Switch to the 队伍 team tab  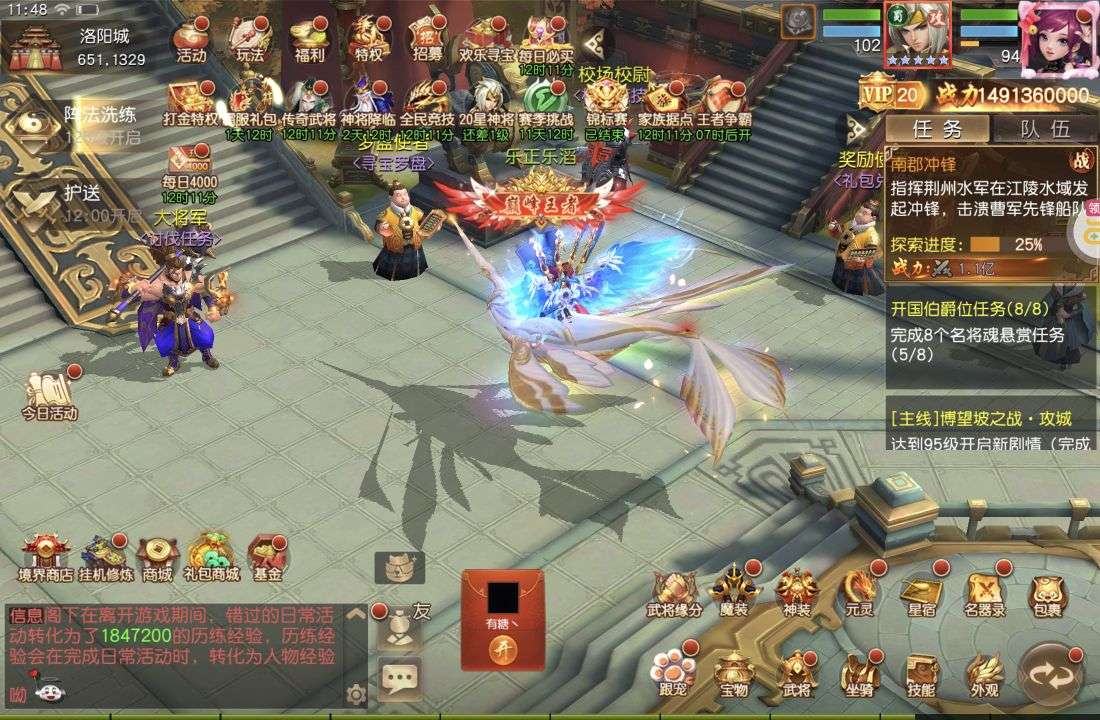click(x=1045, y=128)
